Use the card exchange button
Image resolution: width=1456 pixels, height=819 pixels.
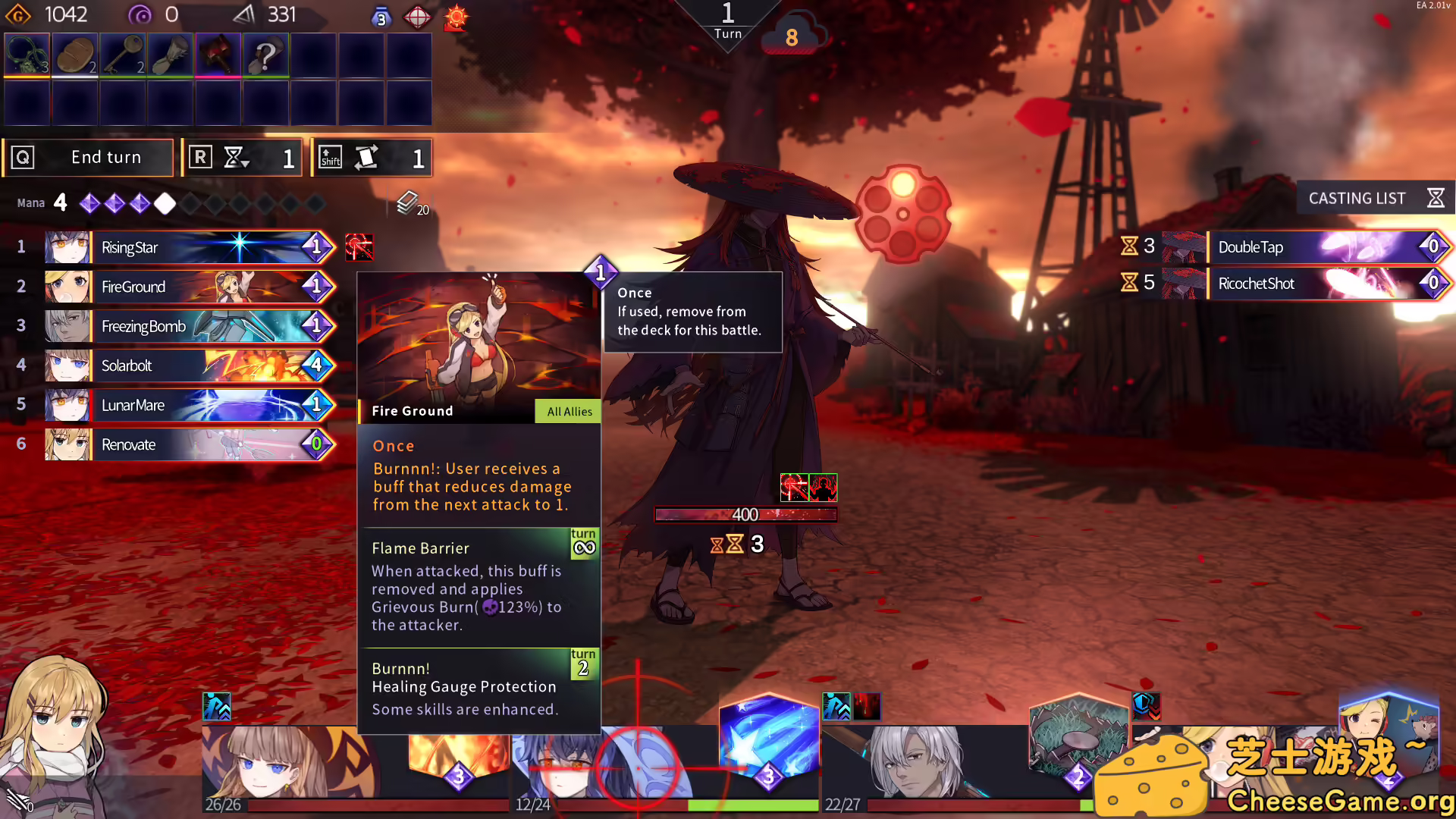[372, 158]
